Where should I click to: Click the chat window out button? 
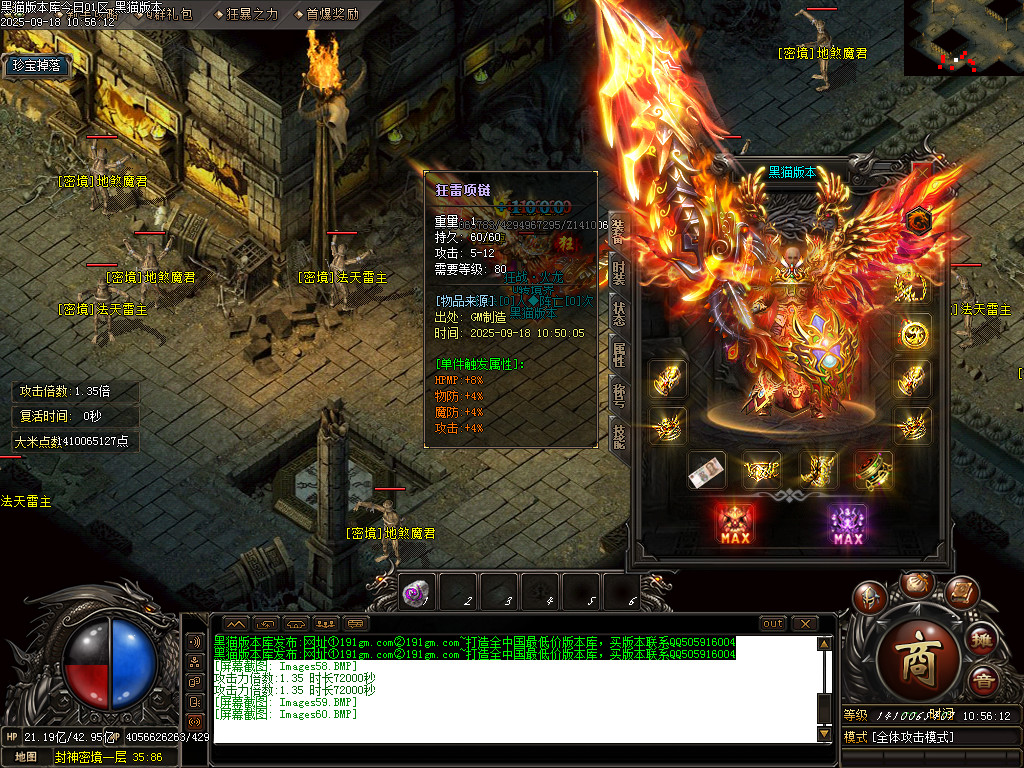[772, 623]
